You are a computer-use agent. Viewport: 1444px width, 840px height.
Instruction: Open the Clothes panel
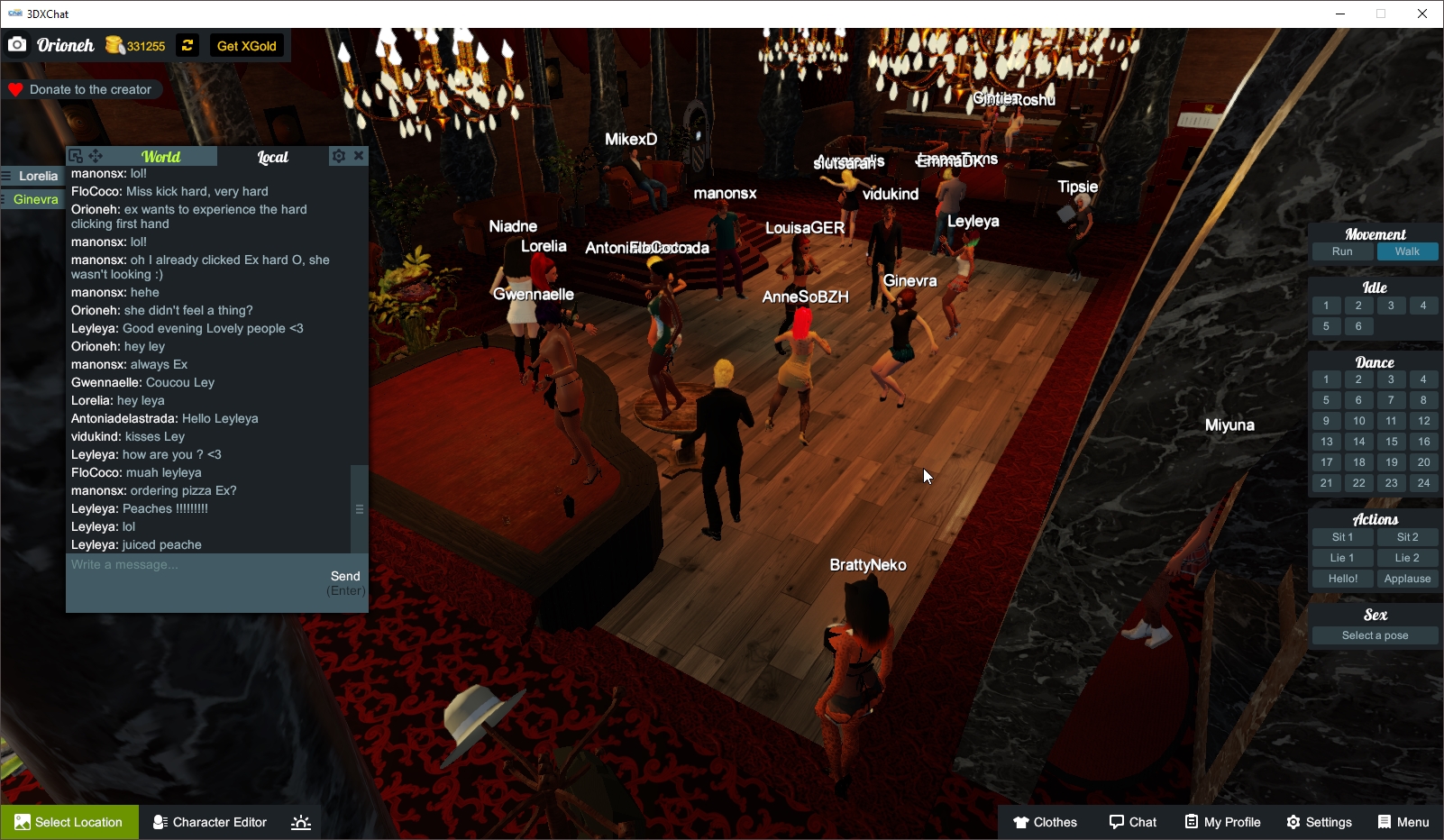[1045, 822]
